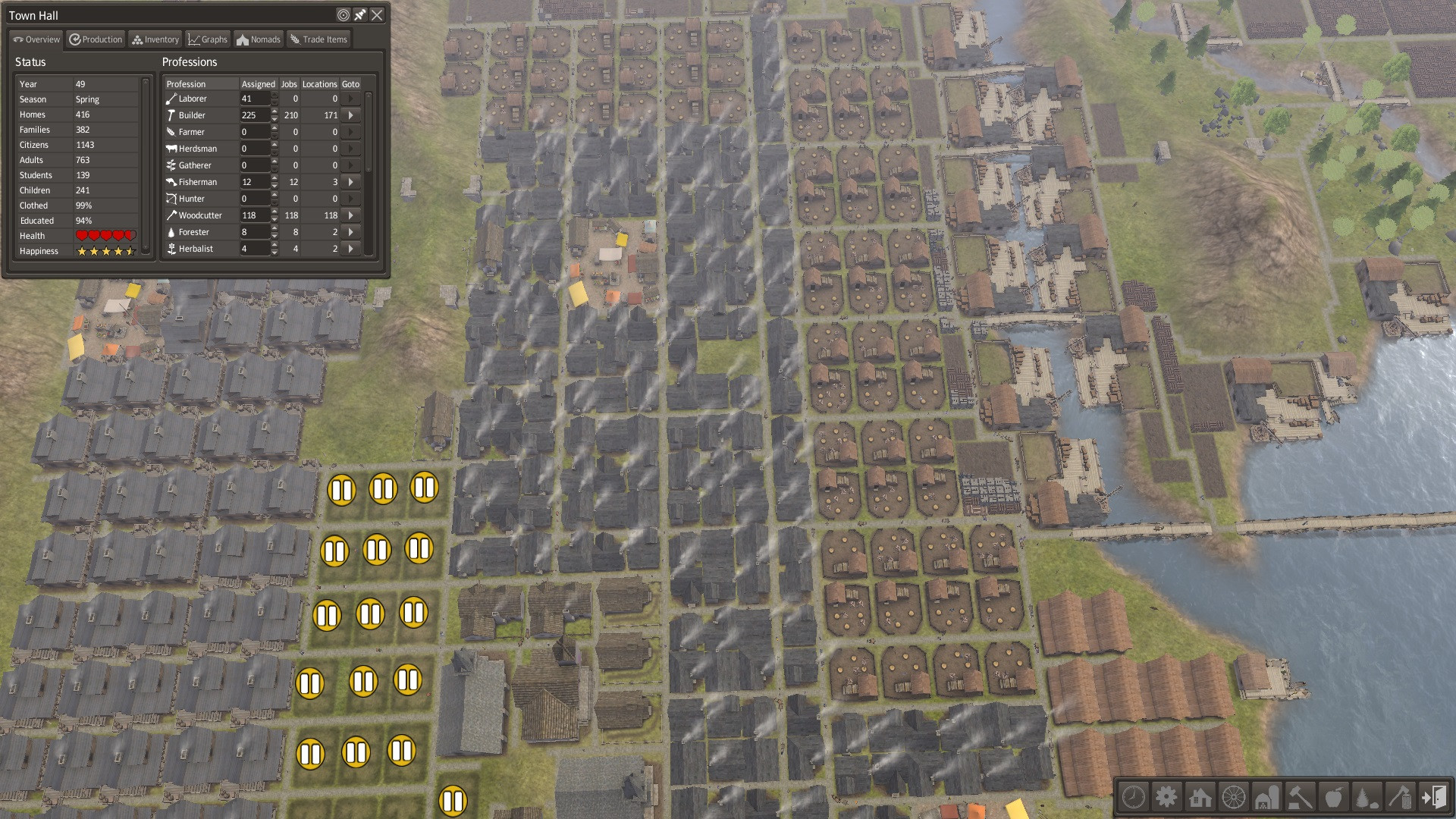Open the house building menu in toolbar
Screen dimensions: 1456x819
pos(1200,797)
